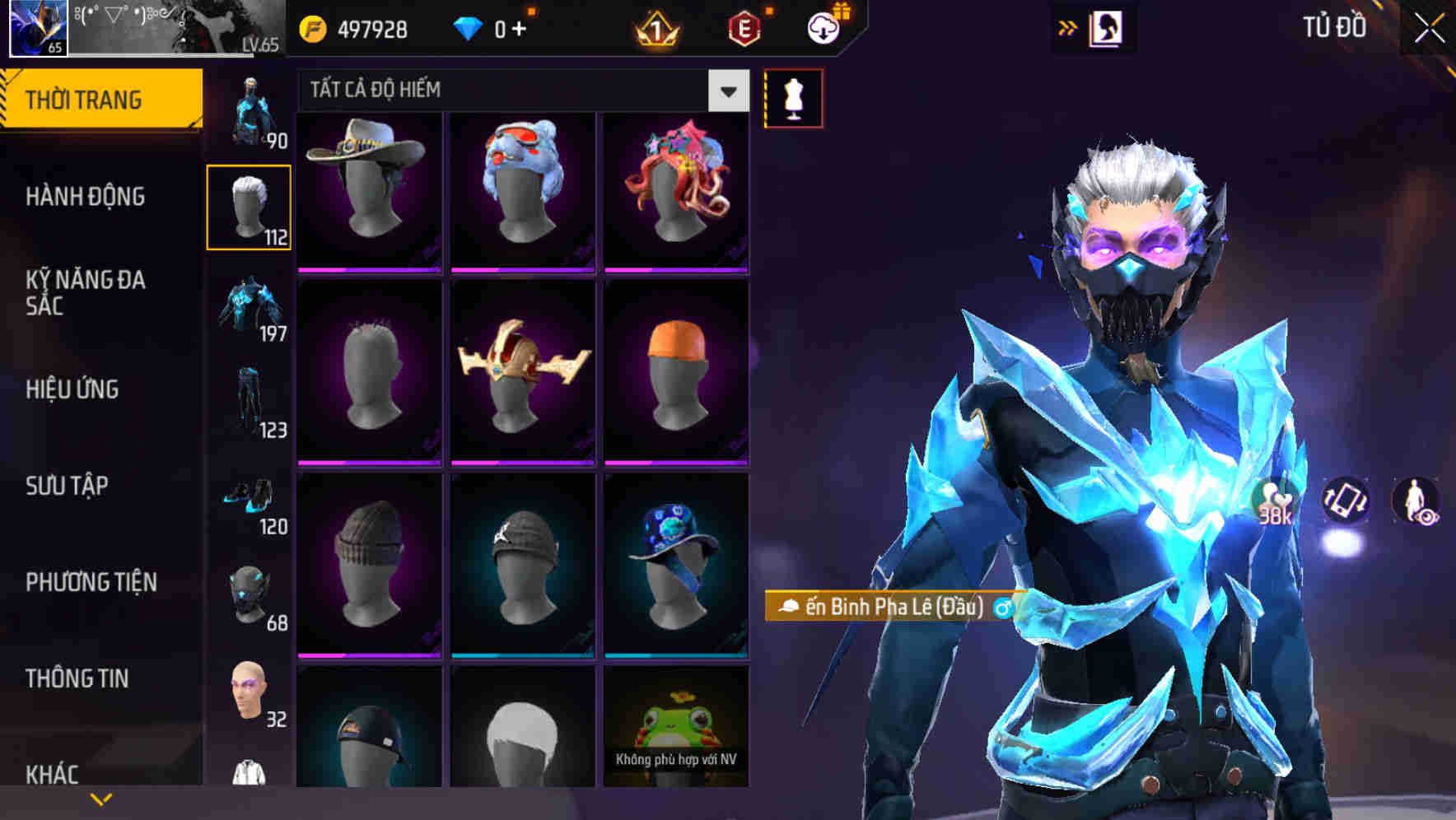Open the PHƯƠNG TIỆN menu item
The height and width of the screenshot is (820, 1456).
point(91,581)
